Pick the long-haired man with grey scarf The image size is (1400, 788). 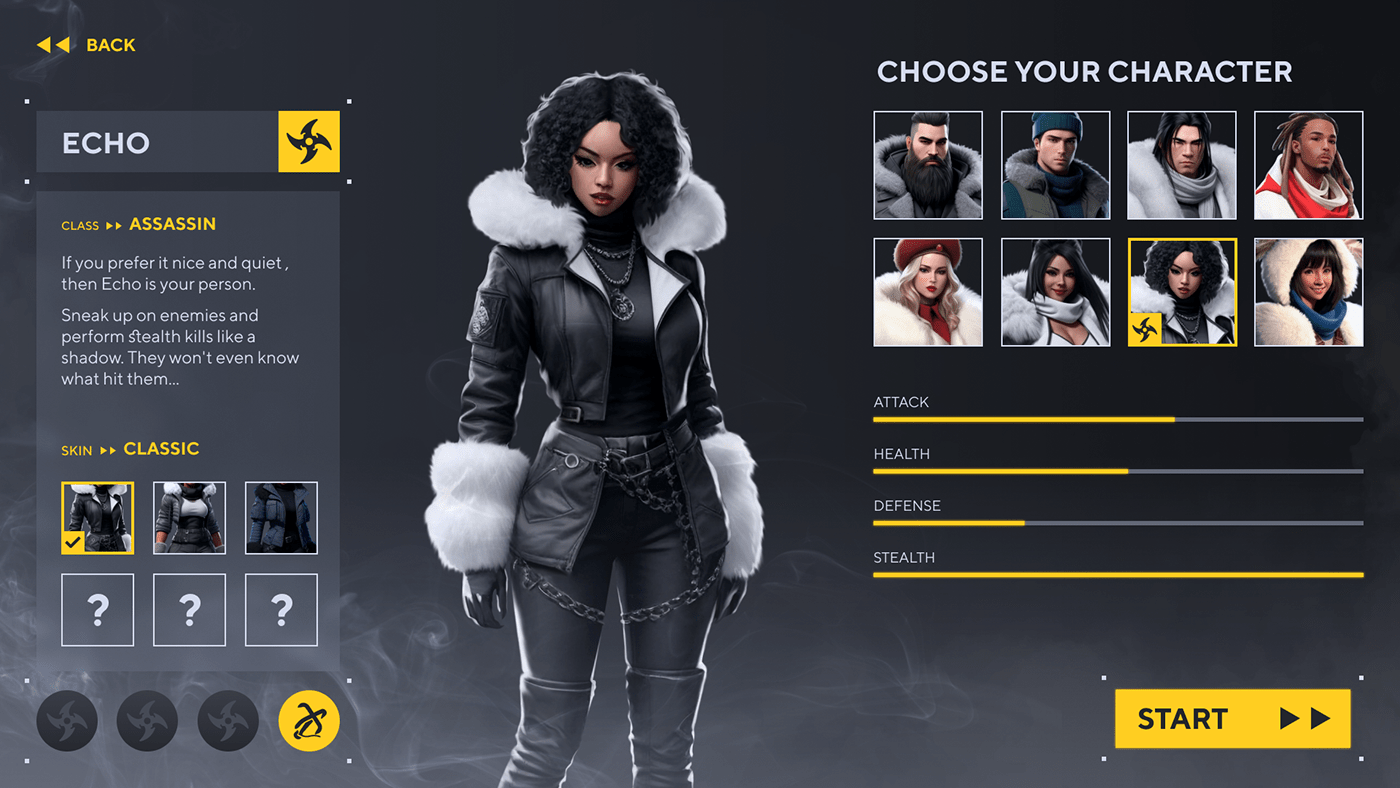tap(1182, 165)
